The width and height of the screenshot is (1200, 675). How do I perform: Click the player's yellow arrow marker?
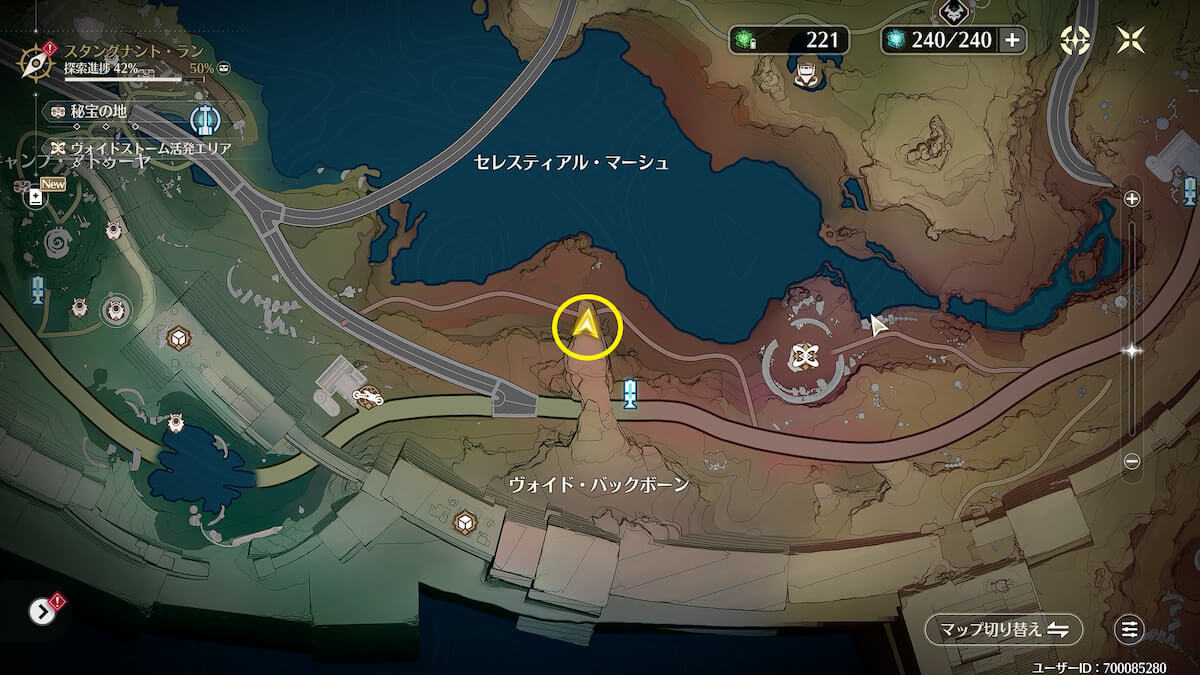587,325
